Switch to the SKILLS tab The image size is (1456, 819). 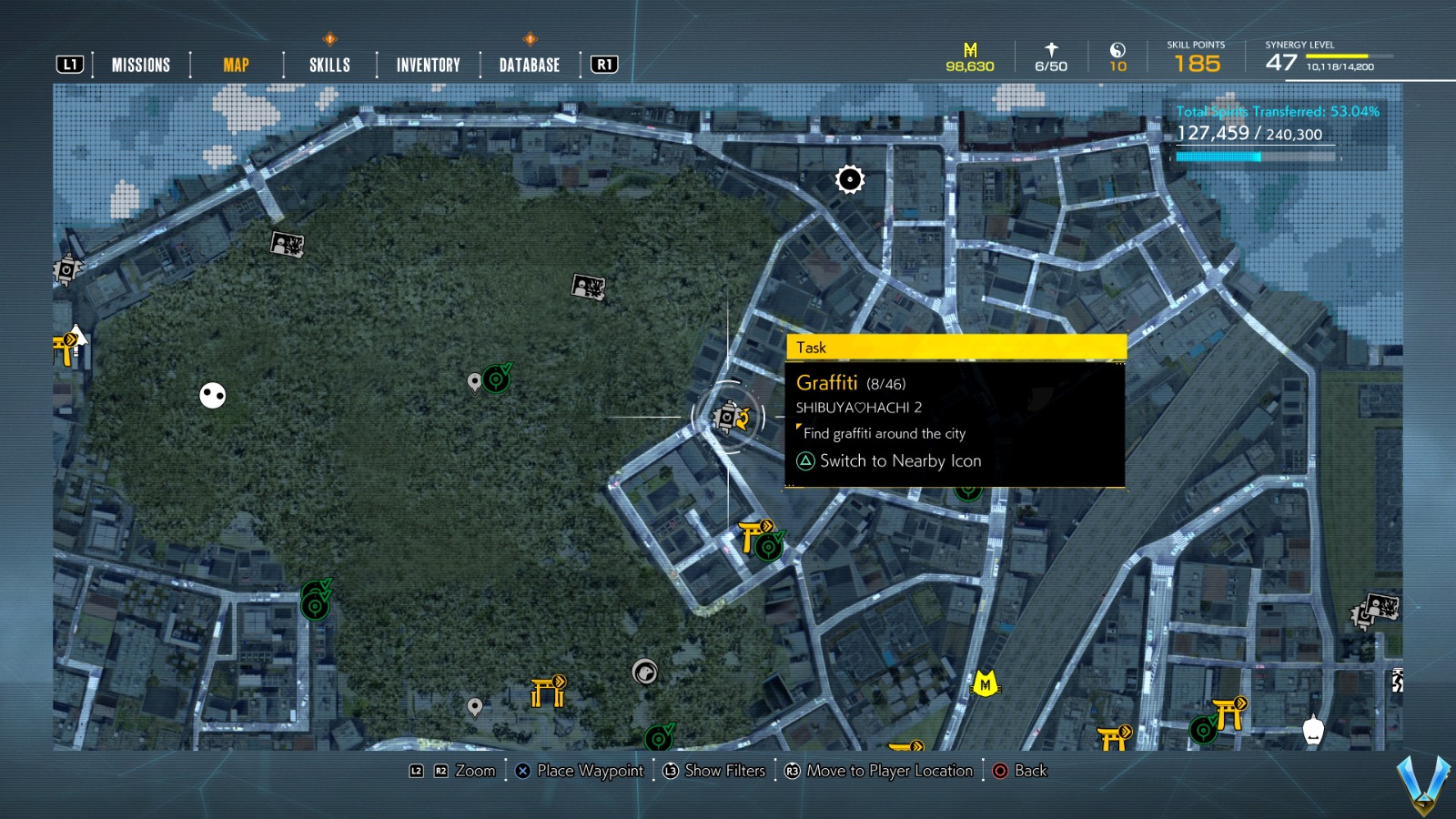point(329,64)
